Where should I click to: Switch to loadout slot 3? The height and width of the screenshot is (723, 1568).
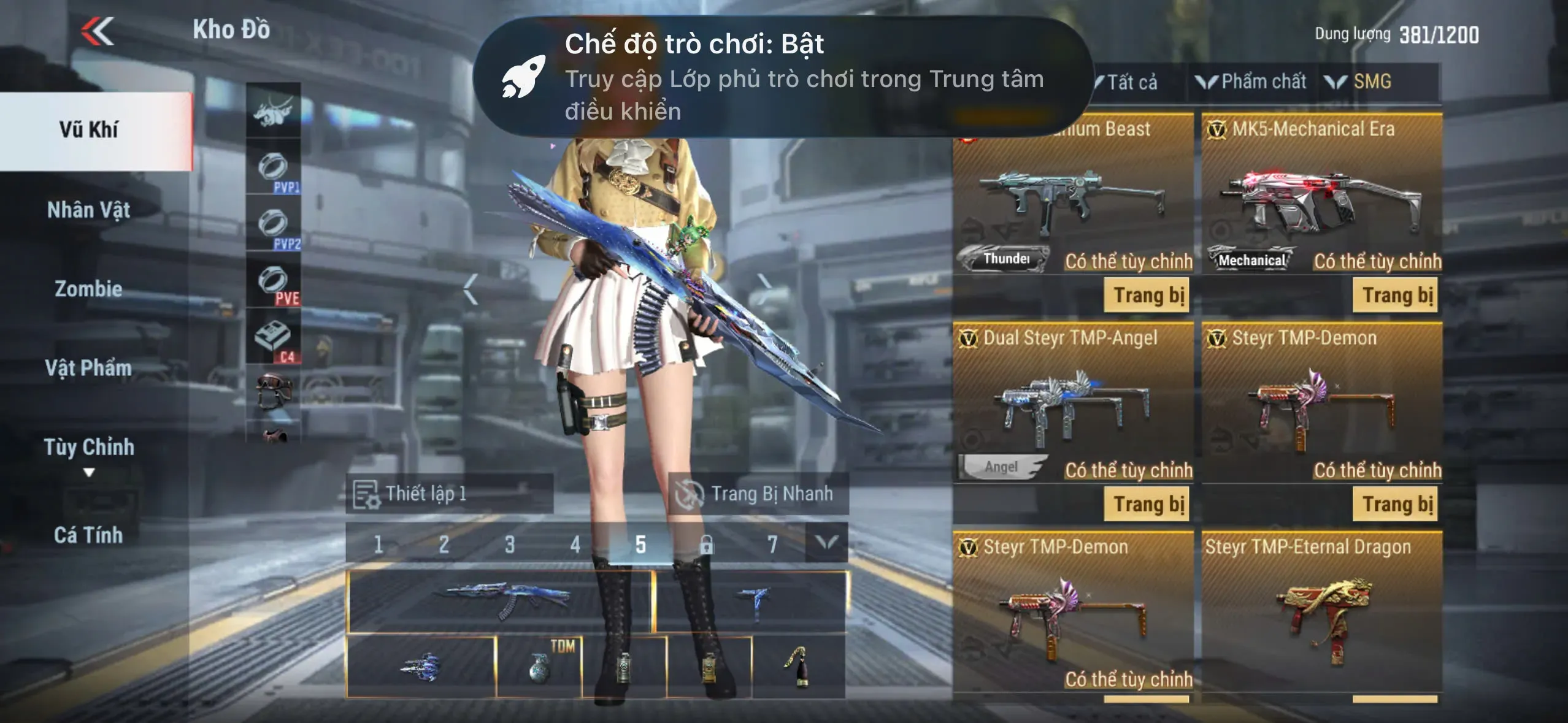tap(509, 544)
